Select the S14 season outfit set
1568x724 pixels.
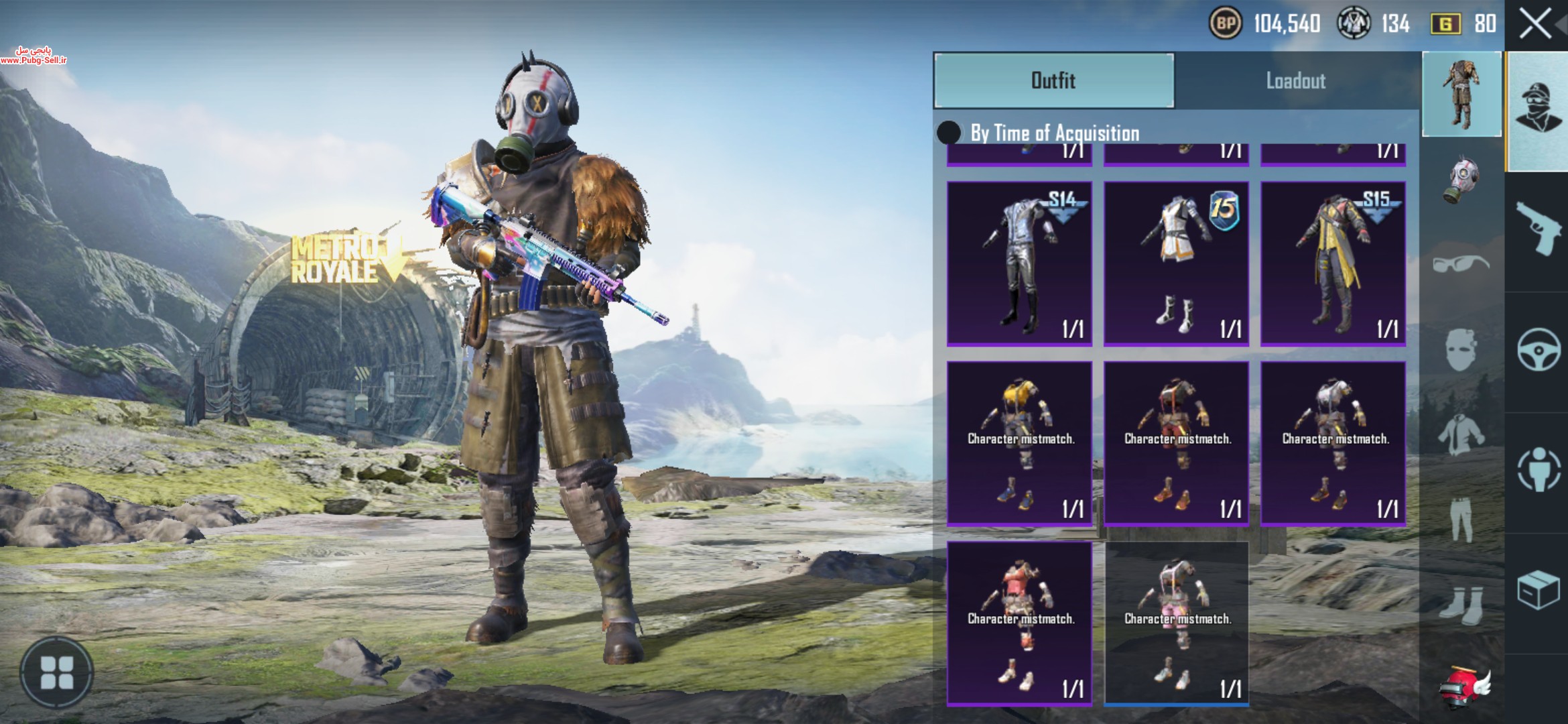pyautogui.click(x=1019, y=263)
